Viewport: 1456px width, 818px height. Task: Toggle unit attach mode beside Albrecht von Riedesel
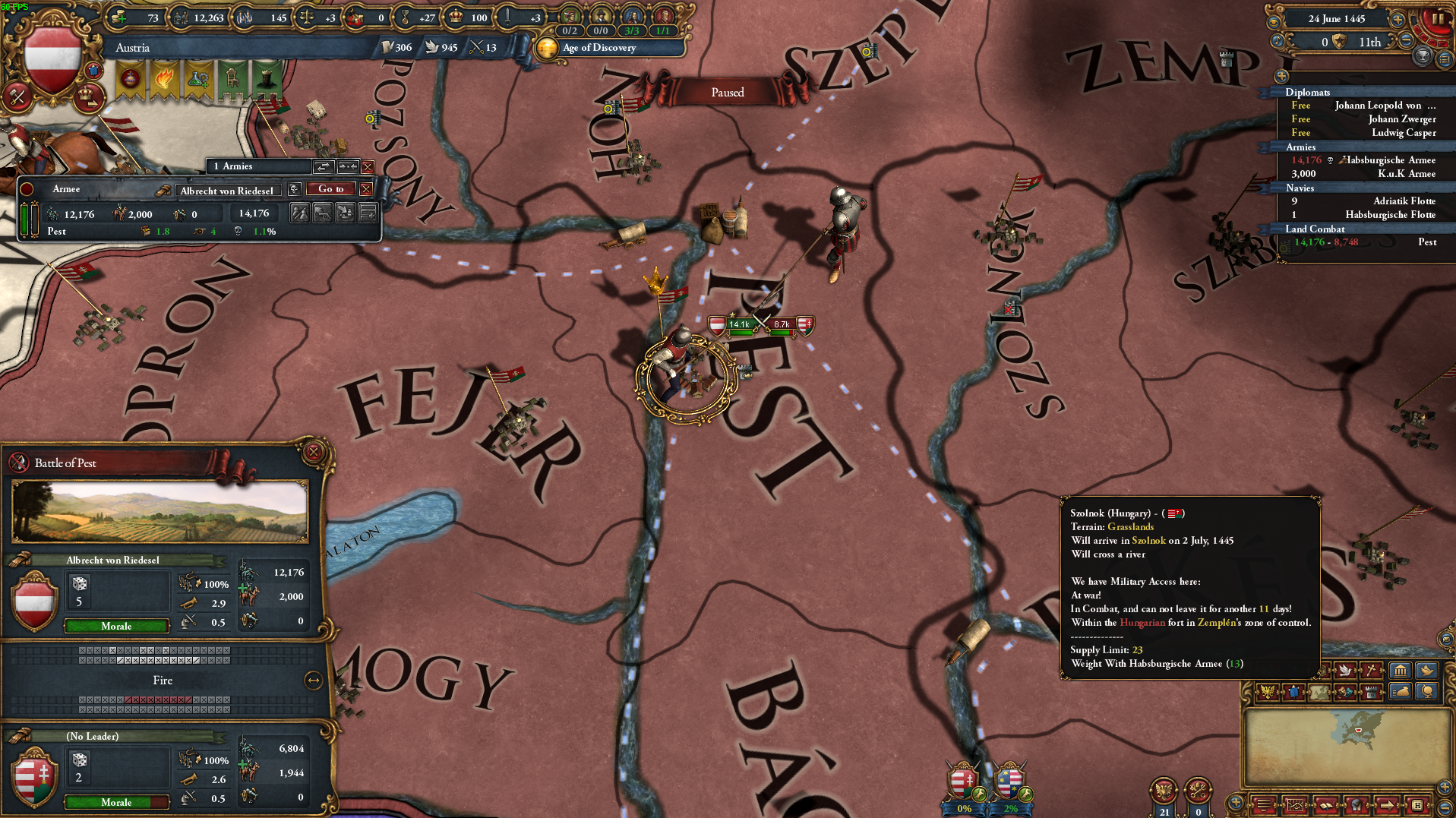click(x=348, y=167)
